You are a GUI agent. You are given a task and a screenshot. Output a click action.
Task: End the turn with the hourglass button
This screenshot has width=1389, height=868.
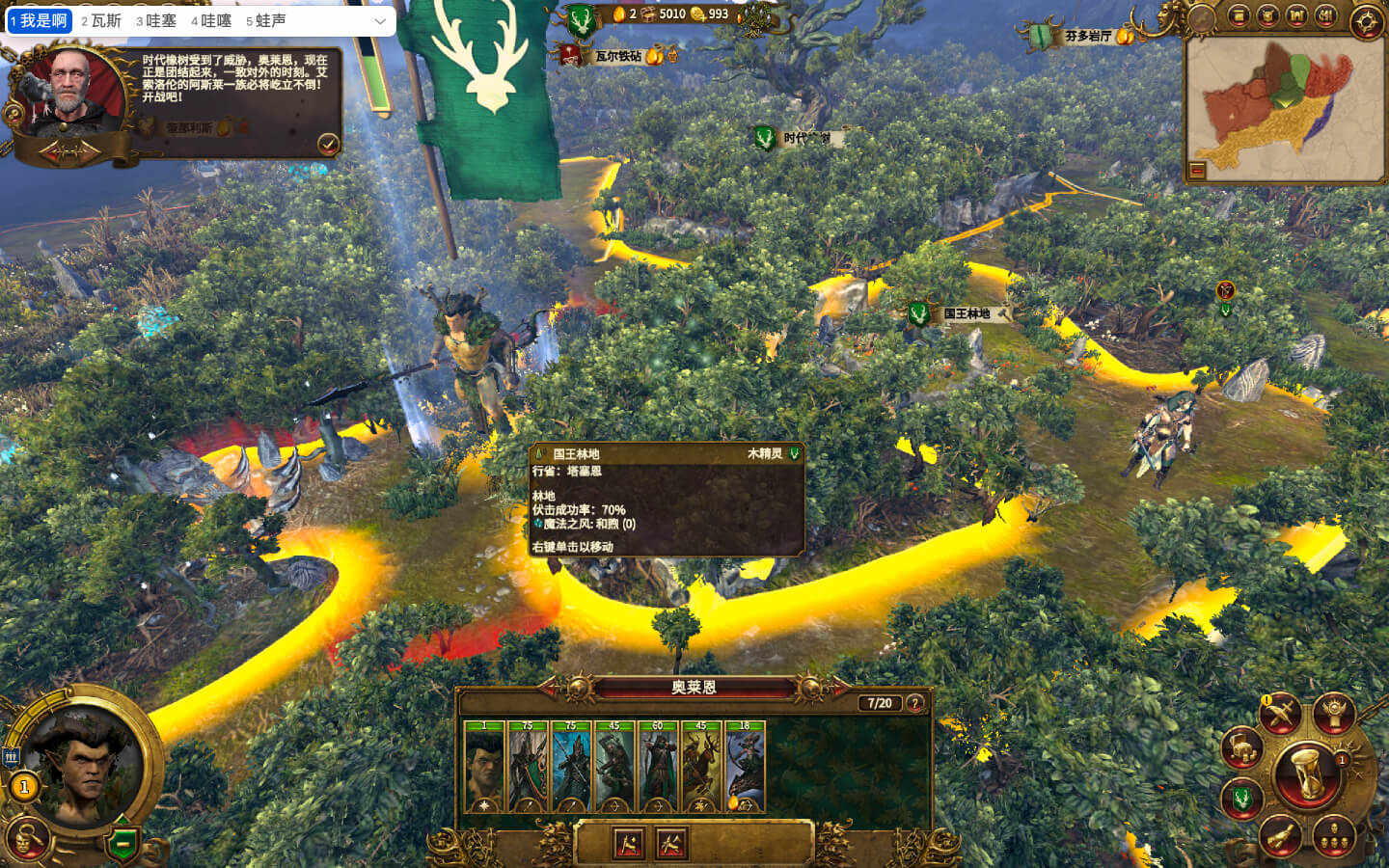pos(1307,773)
